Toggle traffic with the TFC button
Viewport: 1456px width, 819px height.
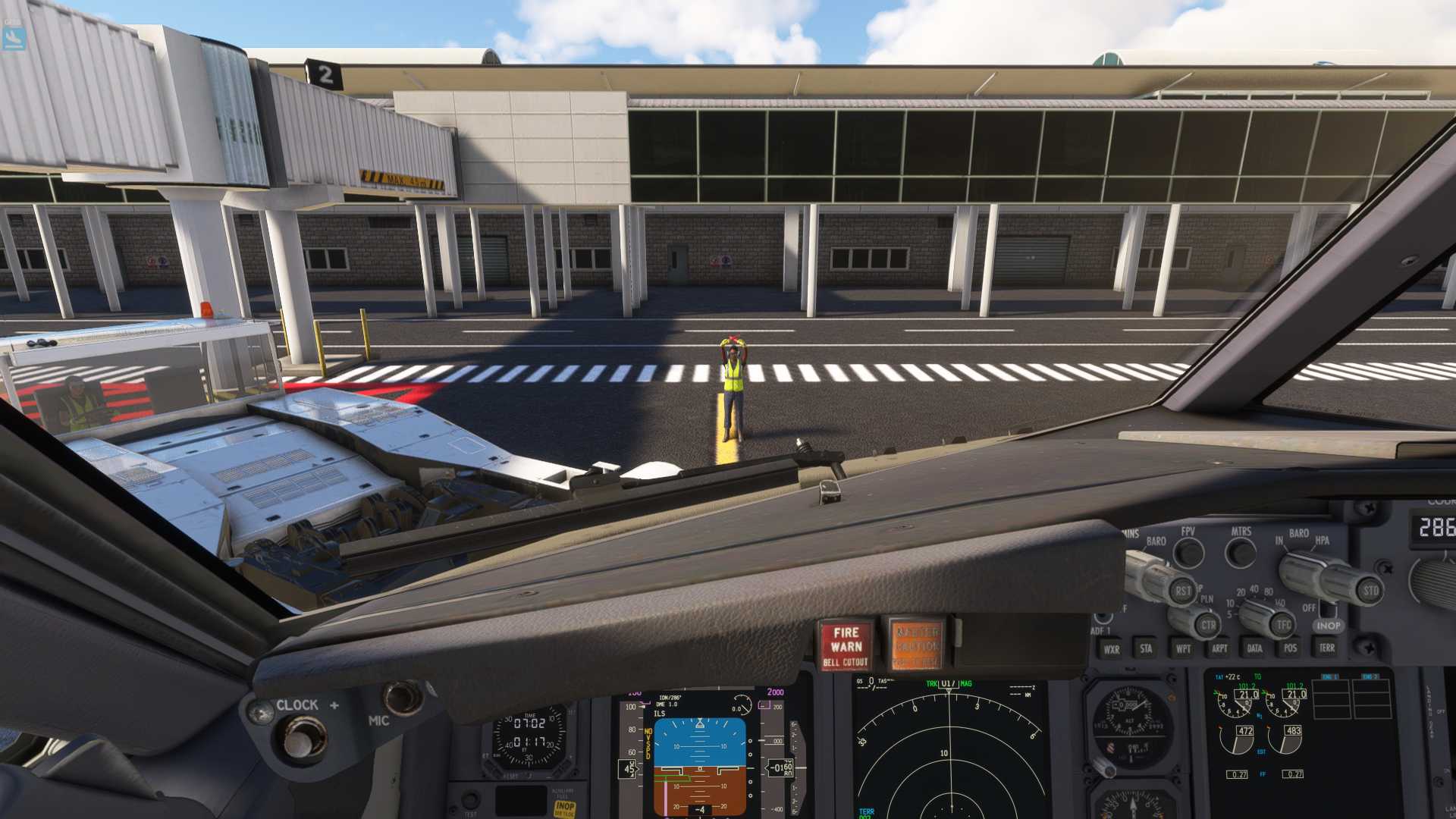[1283, 625]
